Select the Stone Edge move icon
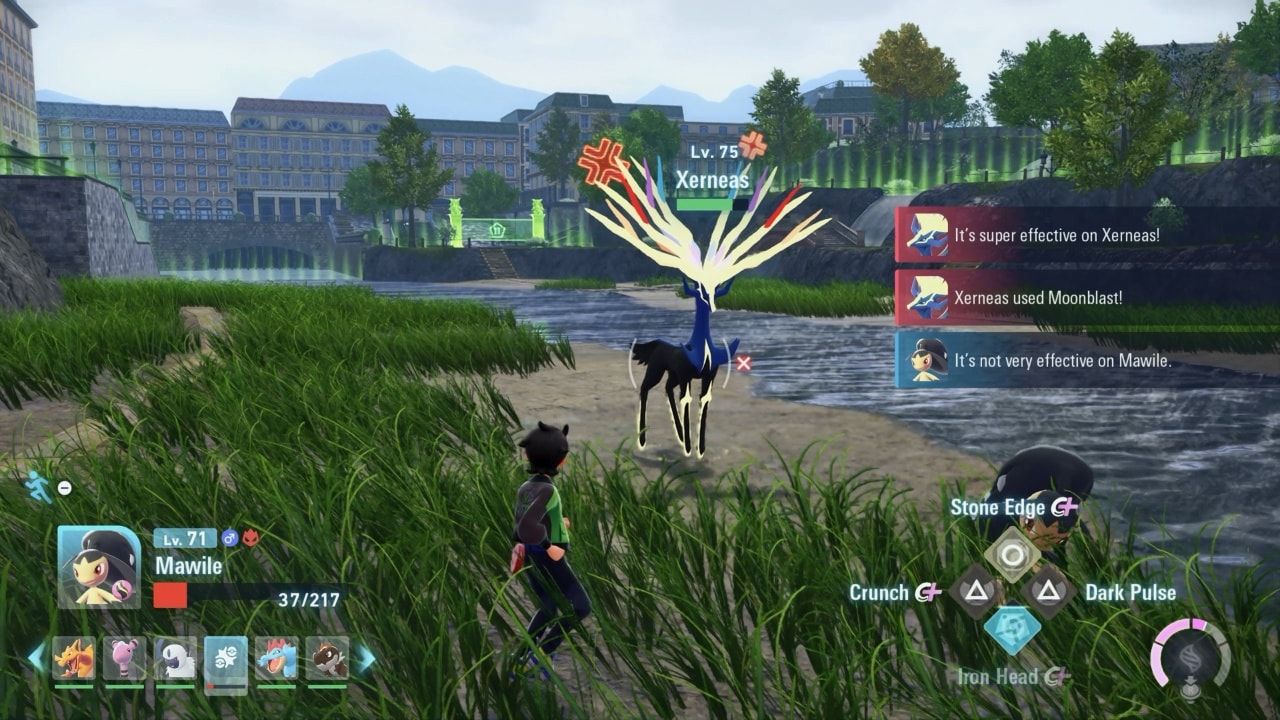The height and width of the screenshot is (720, 1280). (1012, 552)
